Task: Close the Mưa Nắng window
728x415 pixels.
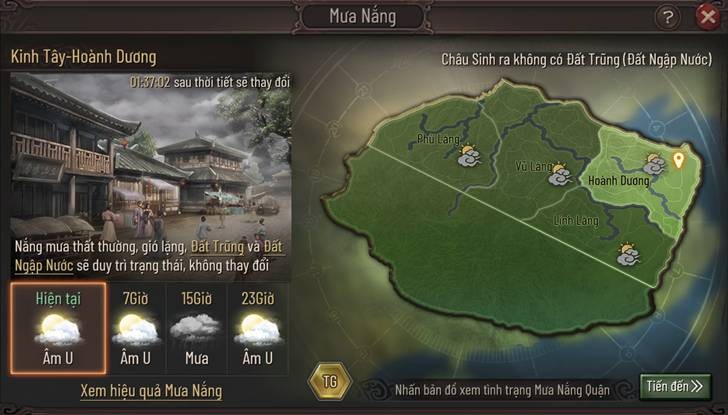Action: click(x=706, y=17)
